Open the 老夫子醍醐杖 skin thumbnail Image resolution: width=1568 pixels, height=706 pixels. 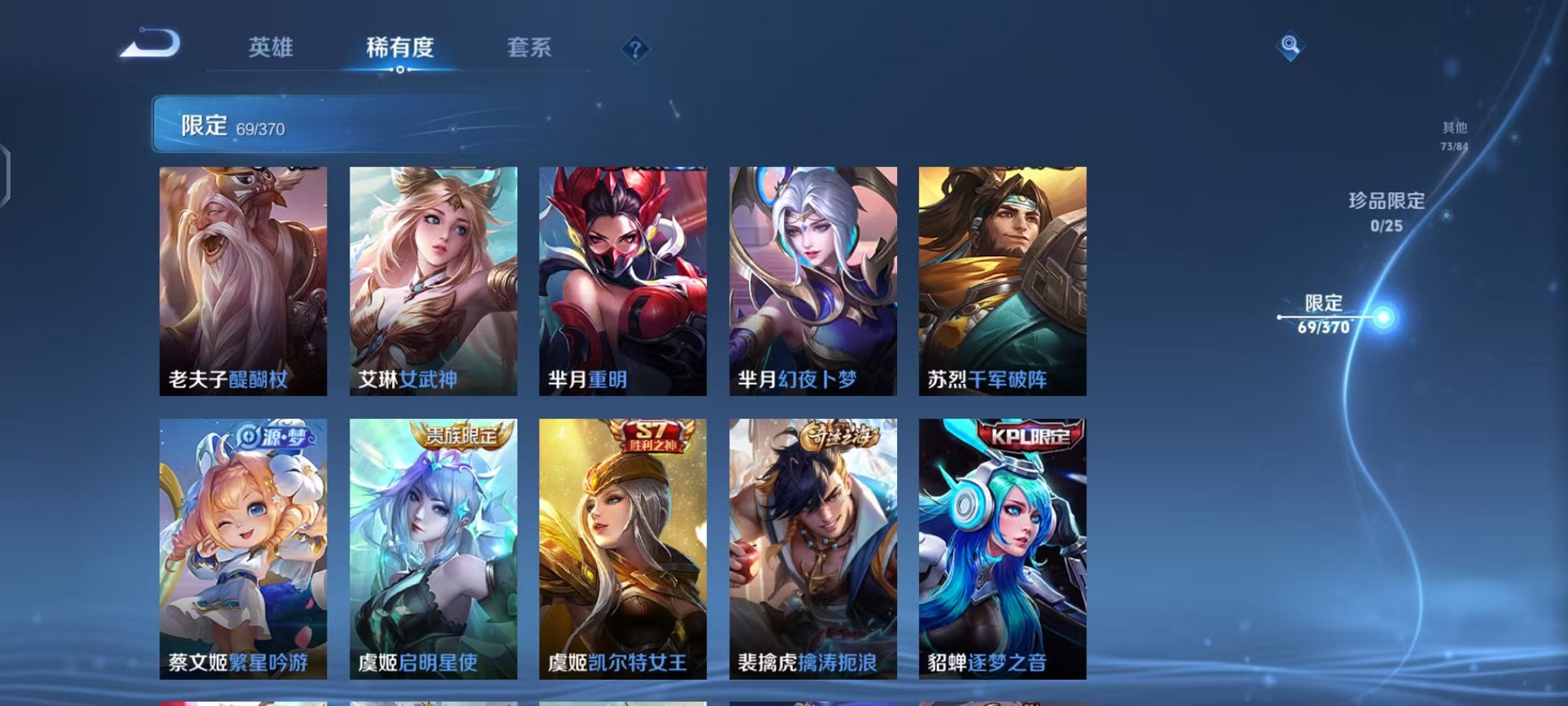point(241,281)
